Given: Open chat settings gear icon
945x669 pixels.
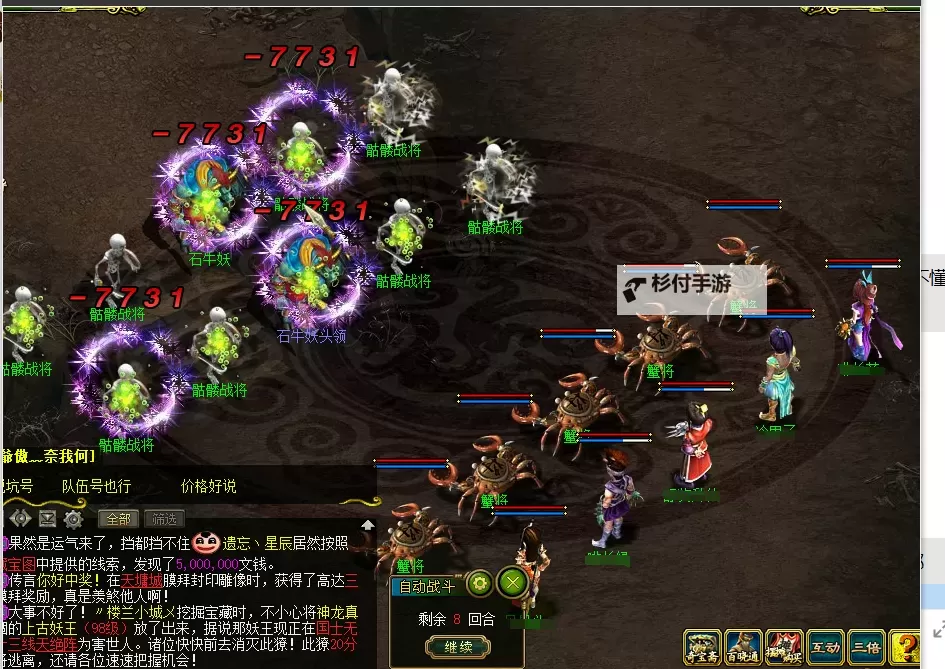Looking at the screenshot, I should click(73, 519).
